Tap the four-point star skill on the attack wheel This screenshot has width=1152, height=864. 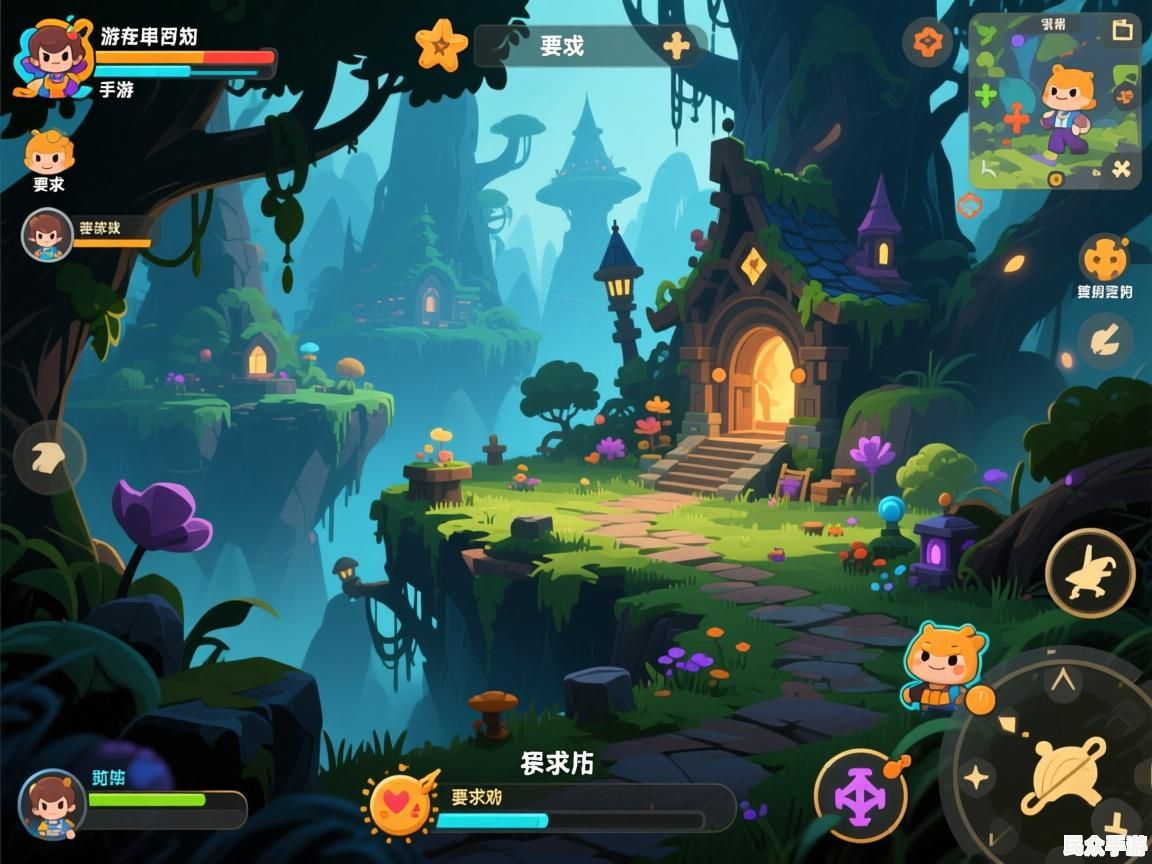click(976, 776)
